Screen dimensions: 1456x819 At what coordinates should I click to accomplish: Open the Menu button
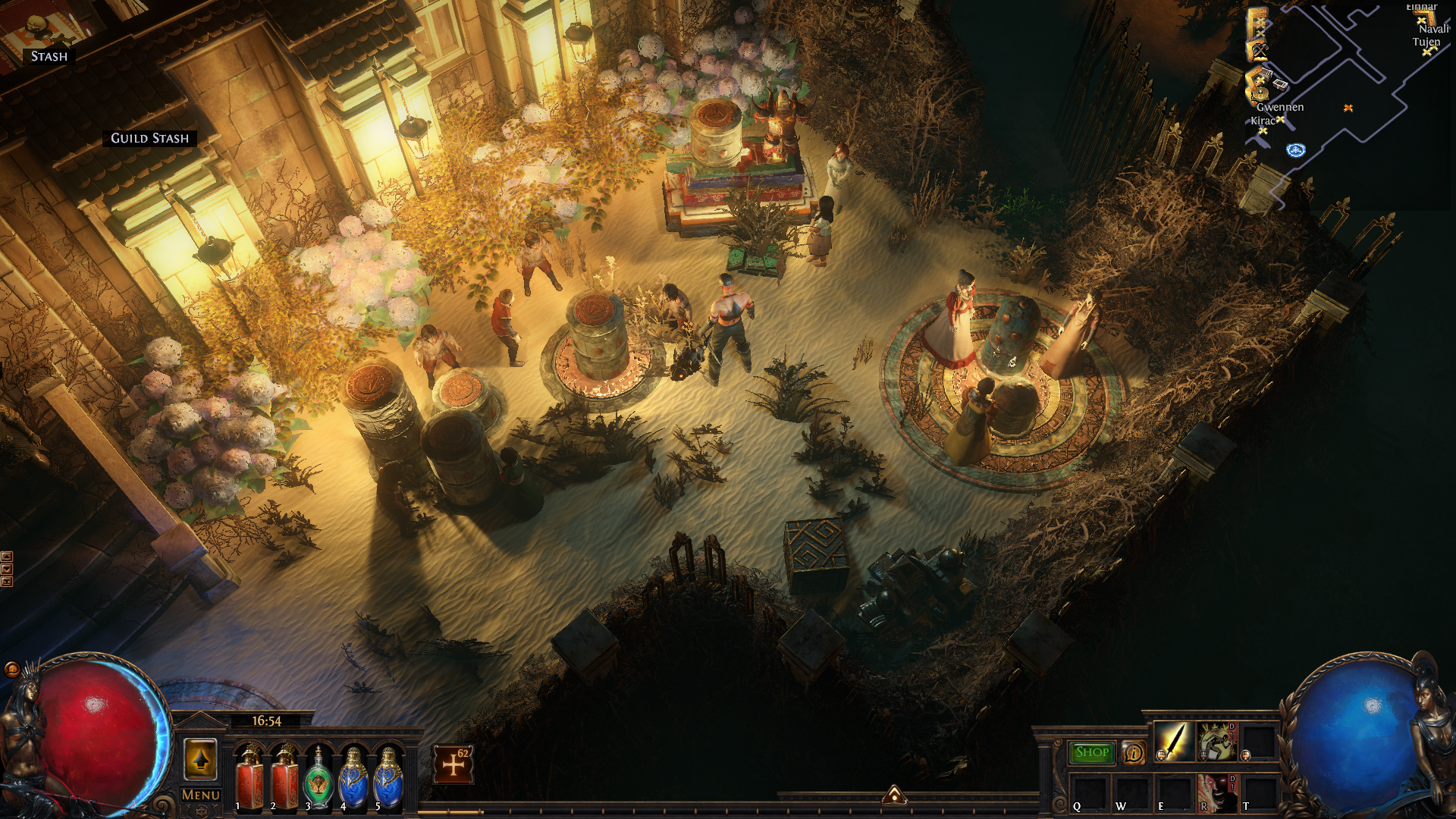click(x=201, y=795)
